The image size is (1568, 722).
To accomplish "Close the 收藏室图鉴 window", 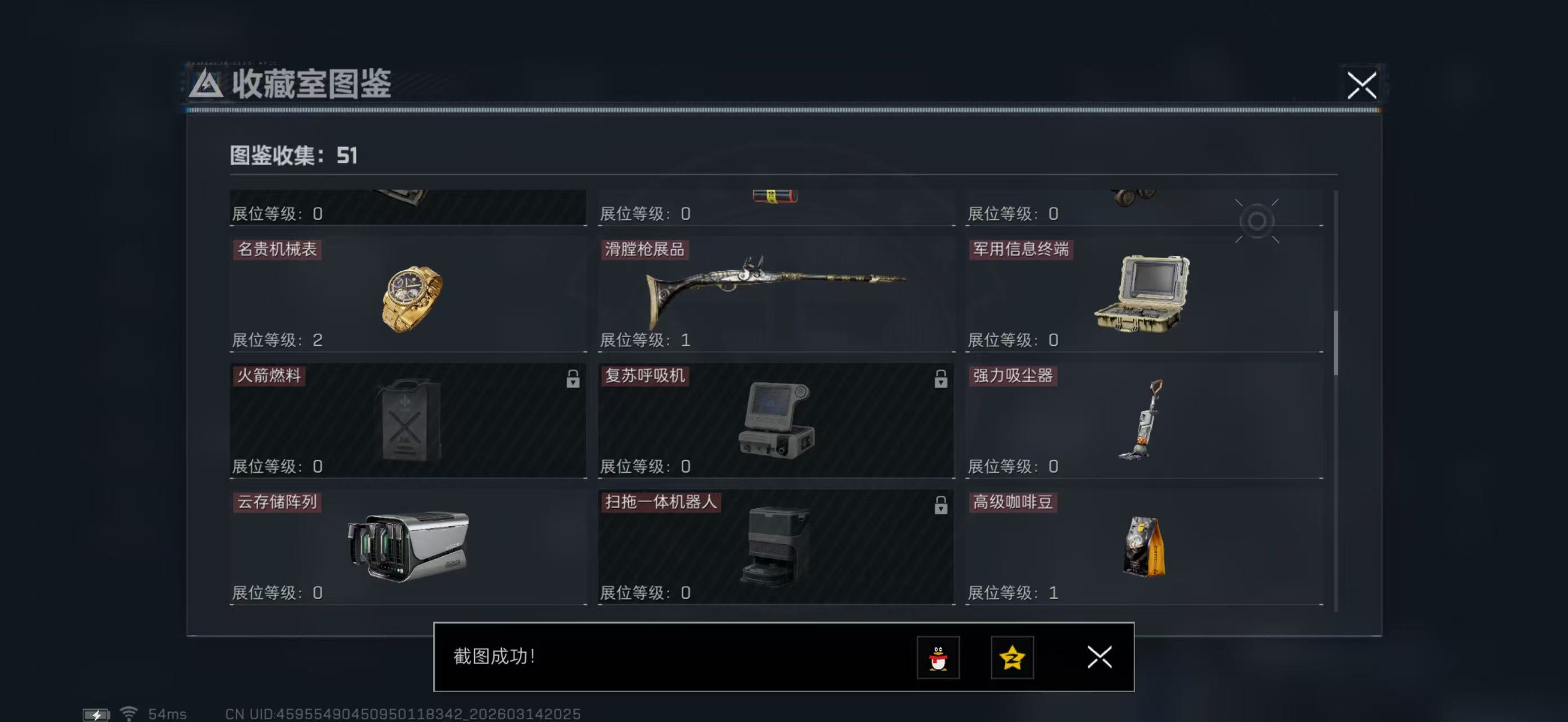I will pos(1362,86).
